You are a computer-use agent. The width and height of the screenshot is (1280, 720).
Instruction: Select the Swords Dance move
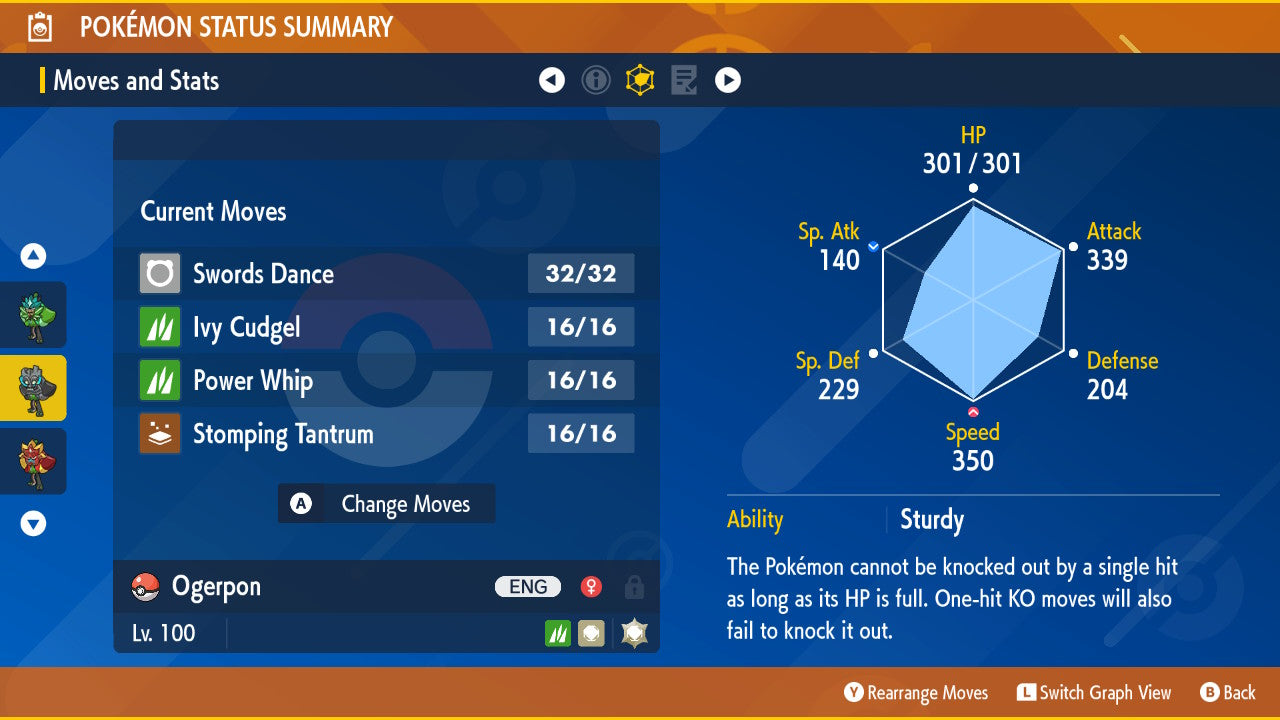pyautogui.click(x=386, y=274)
